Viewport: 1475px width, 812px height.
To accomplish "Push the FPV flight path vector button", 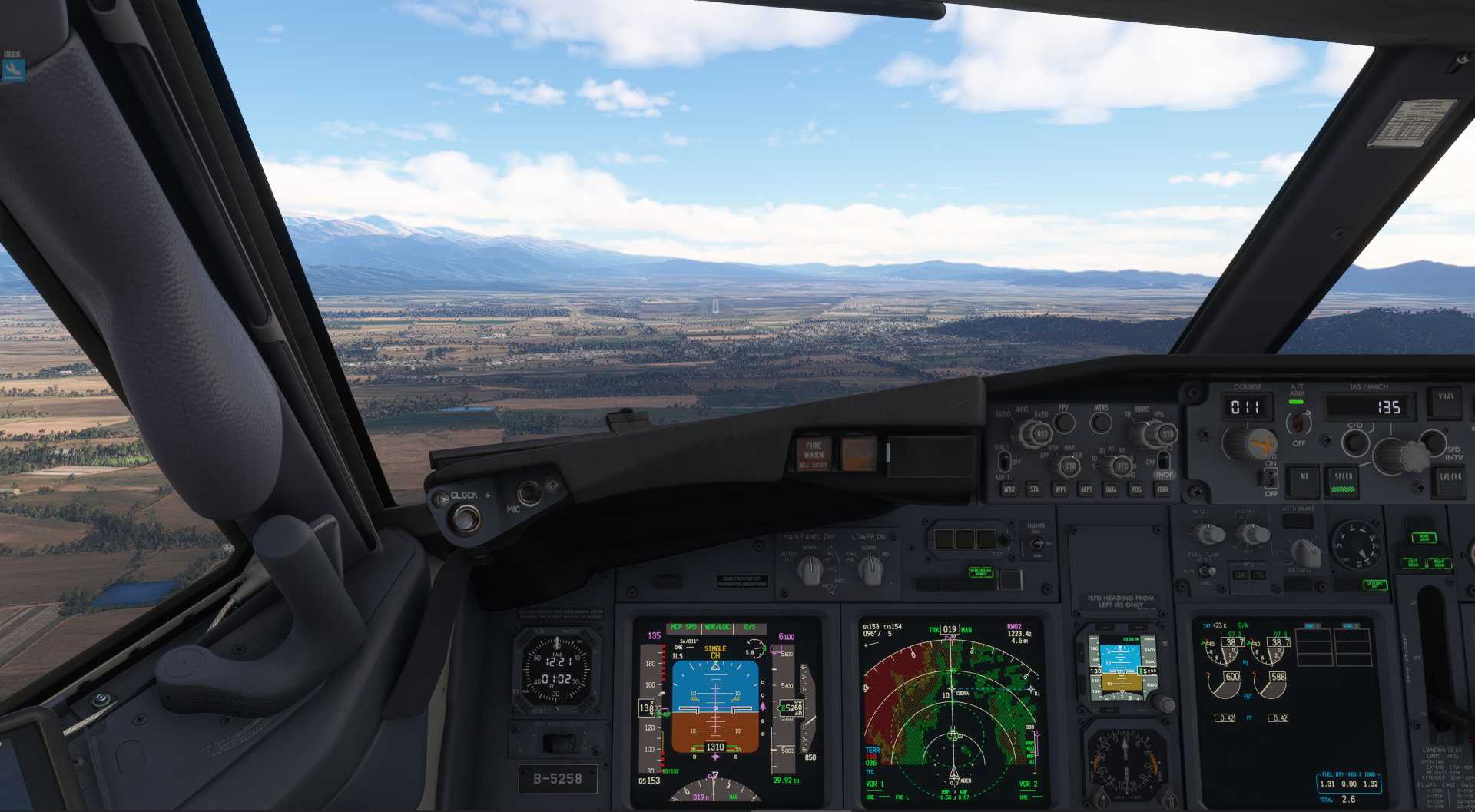I will coord(1064,422).
